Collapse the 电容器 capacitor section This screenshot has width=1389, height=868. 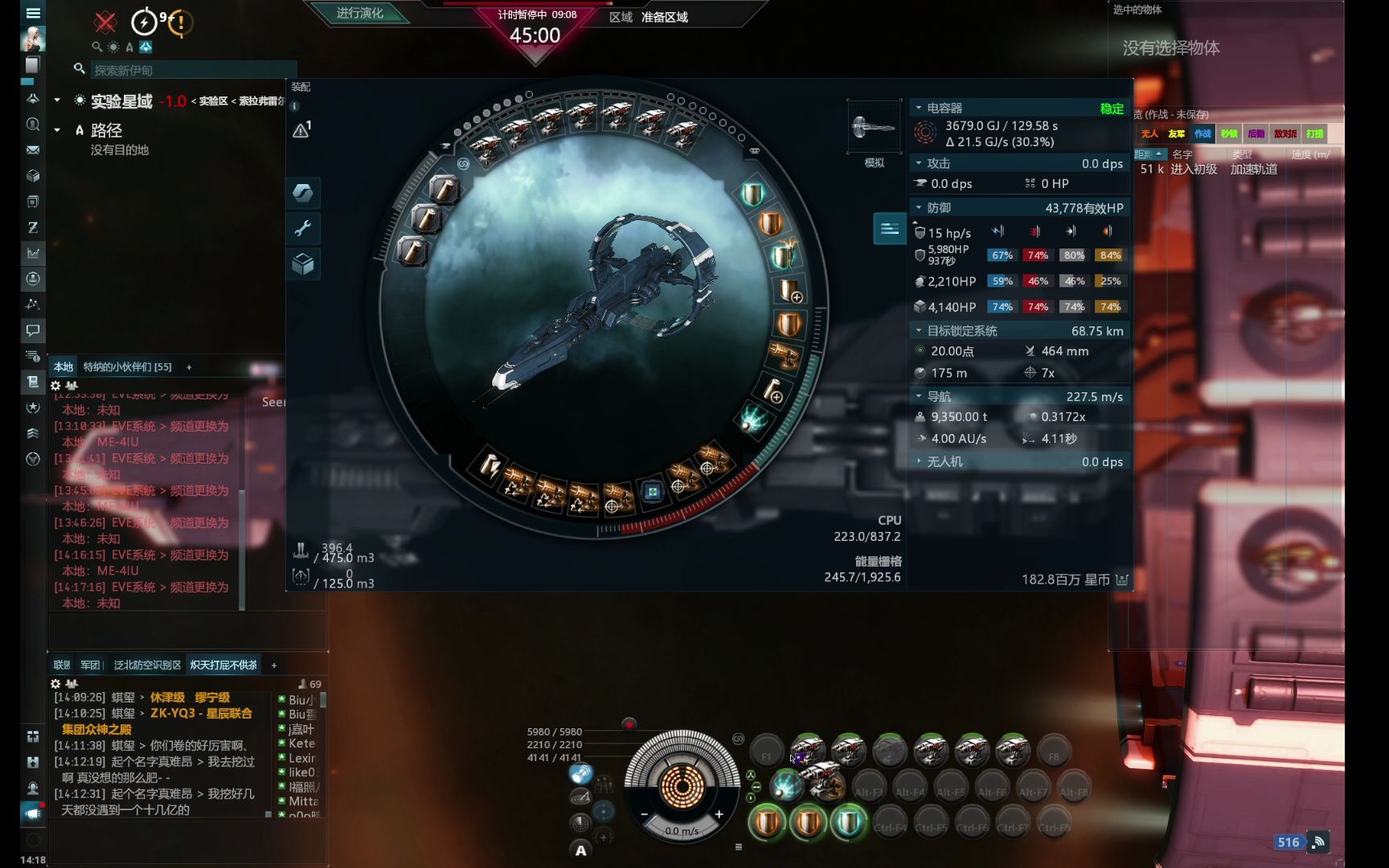tap(919, 108)
